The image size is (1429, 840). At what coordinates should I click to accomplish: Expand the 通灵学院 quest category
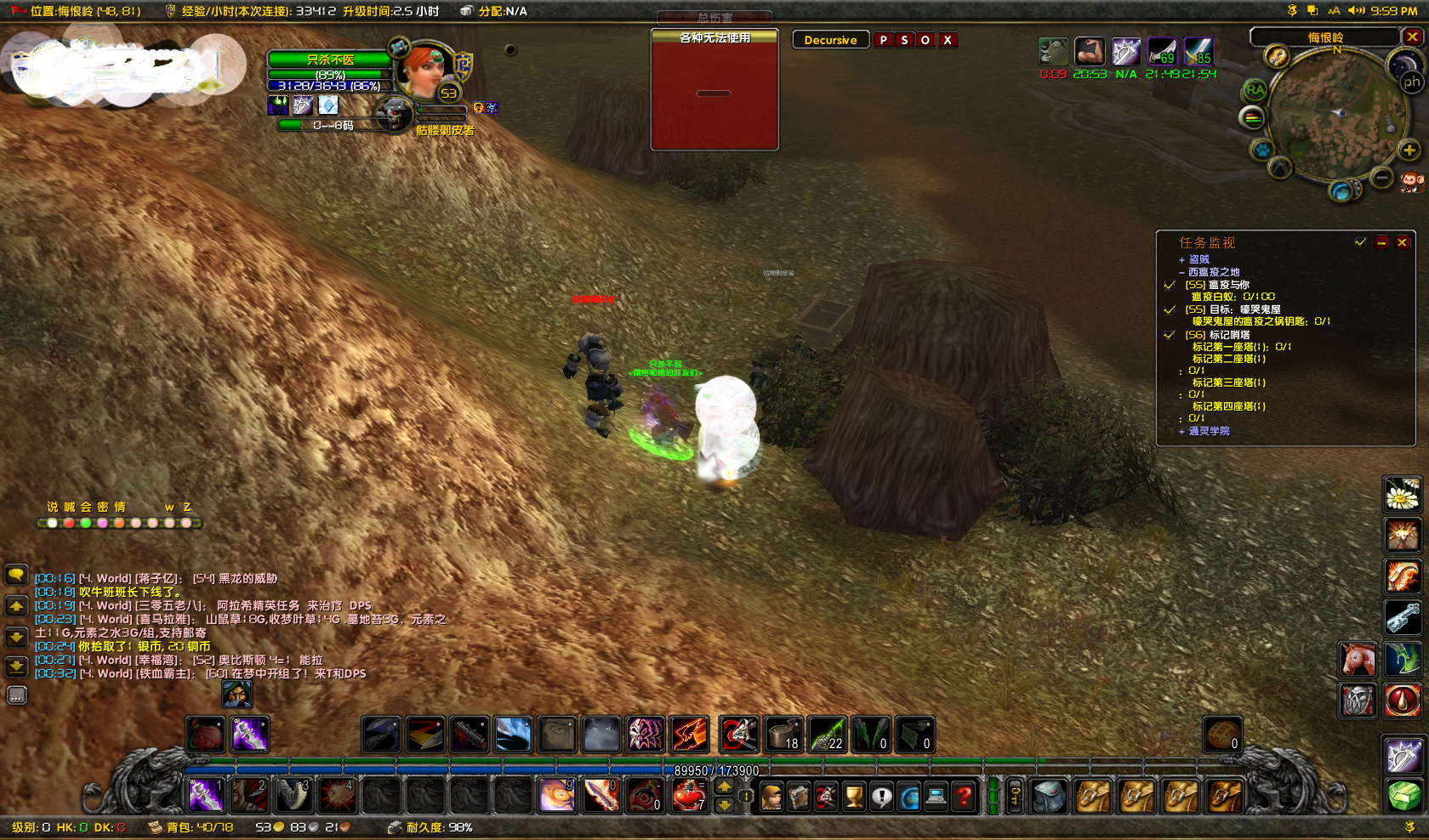coord(1182,431)
